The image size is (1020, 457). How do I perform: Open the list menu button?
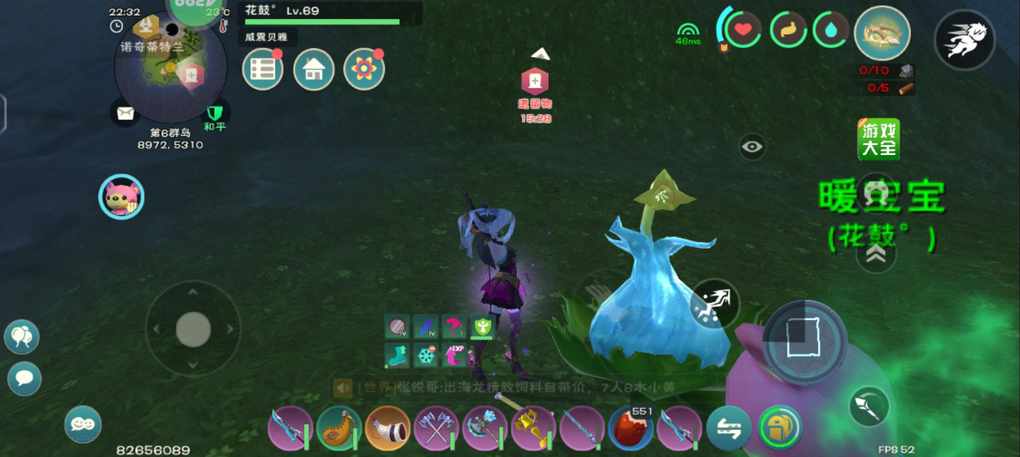coord(263,69)
